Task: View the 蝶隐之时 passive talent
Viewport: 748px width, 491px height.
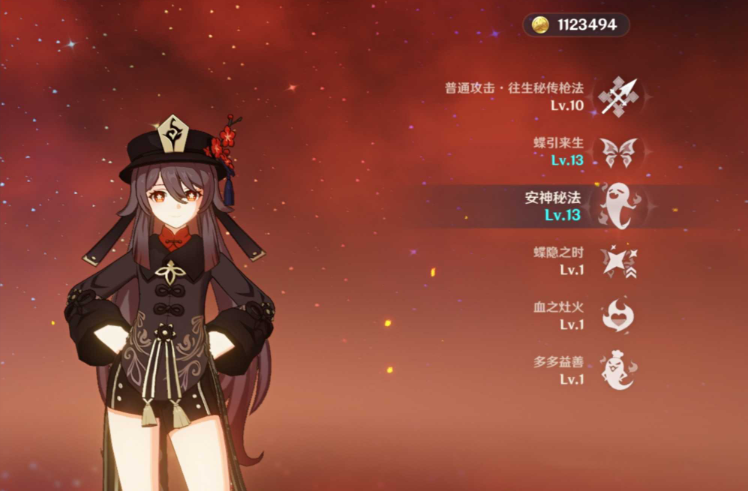Action: (617, 261)
